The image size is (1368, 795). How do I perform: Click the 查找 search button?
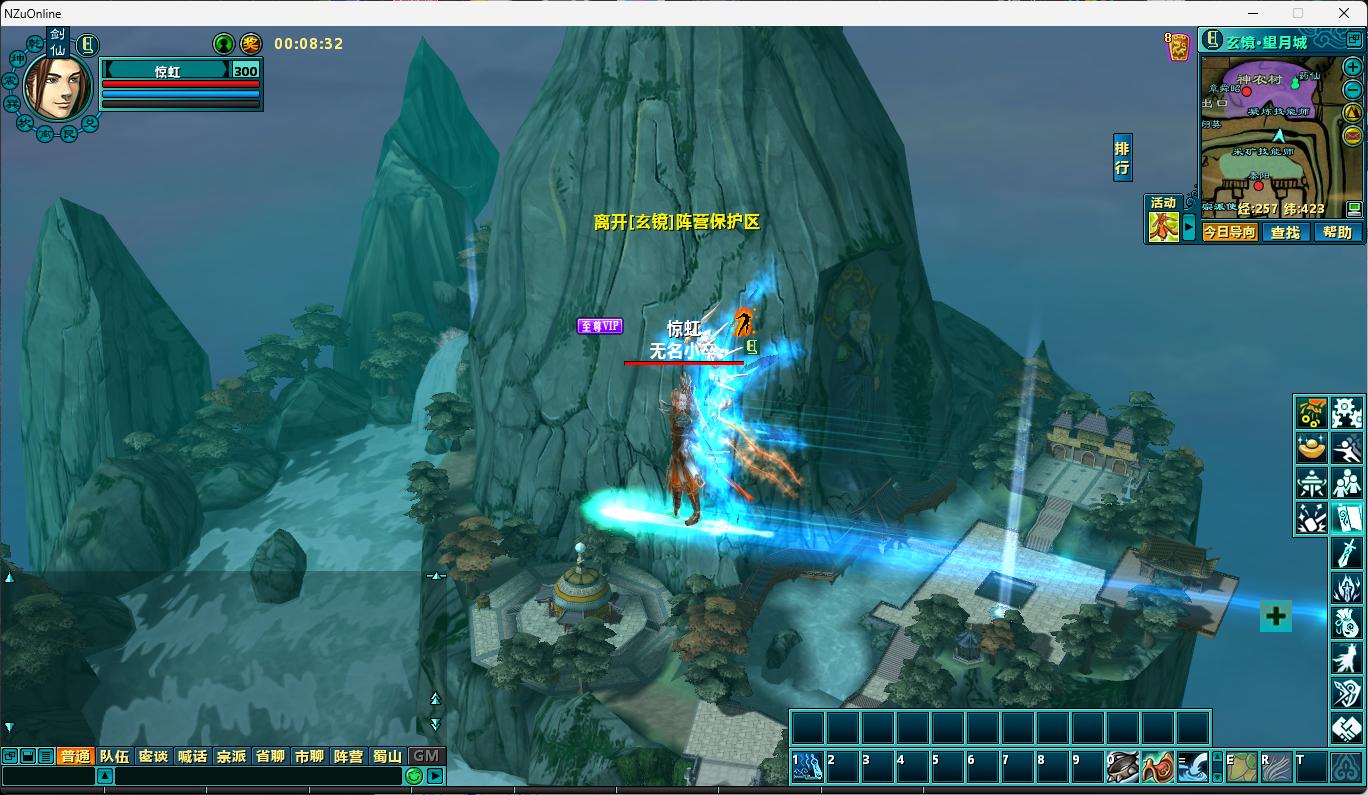point(1285,232)
